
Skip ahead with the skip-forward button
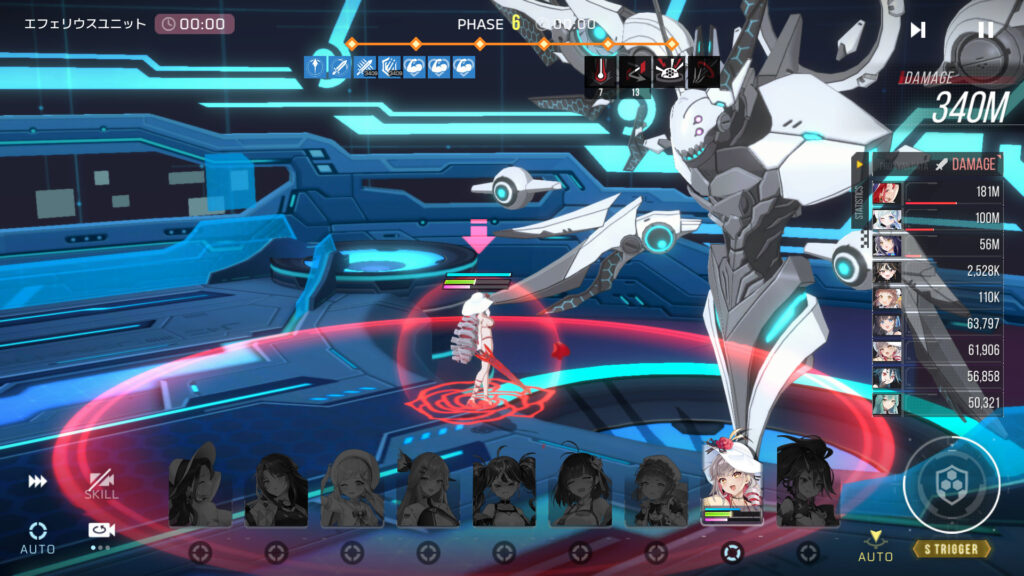pos(918,30)
